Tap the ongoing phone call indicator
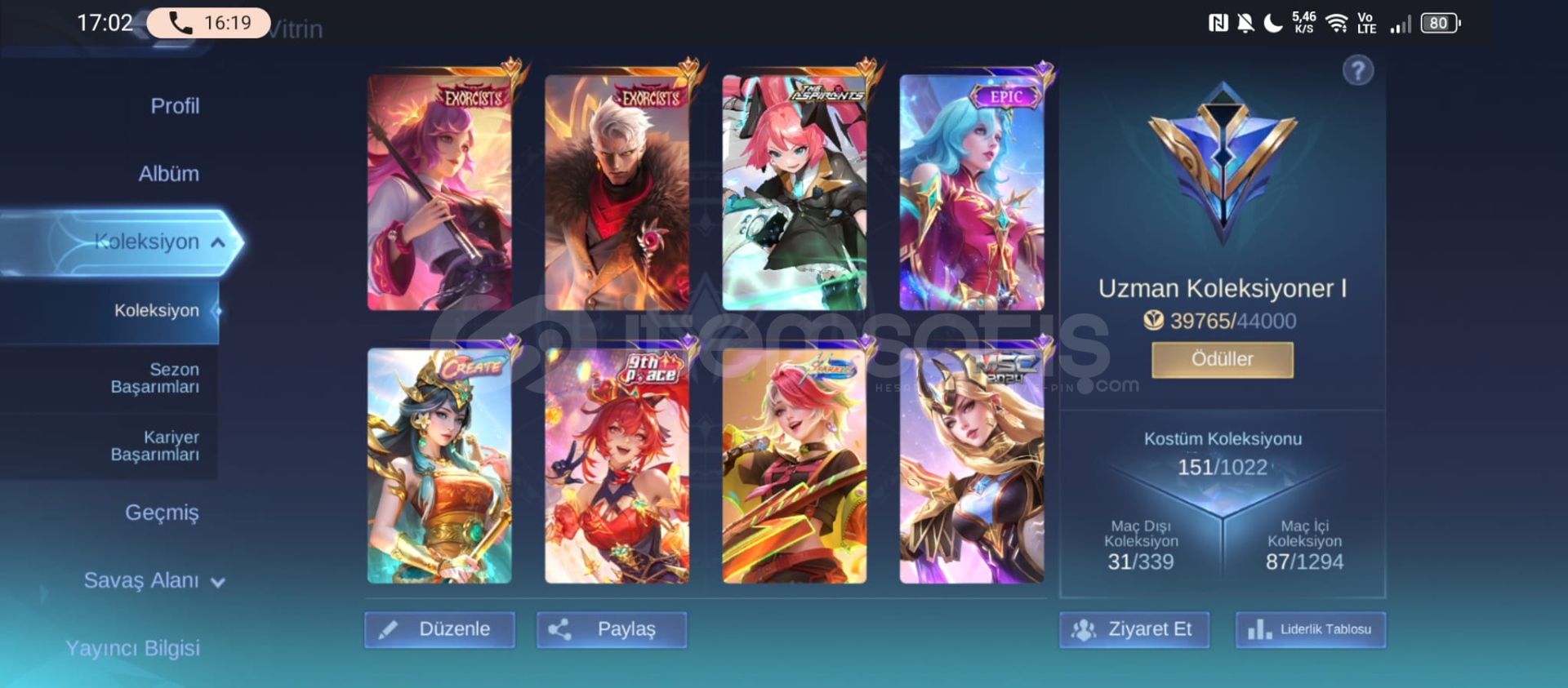1568x688 pixels. click(x=208, y=22)
